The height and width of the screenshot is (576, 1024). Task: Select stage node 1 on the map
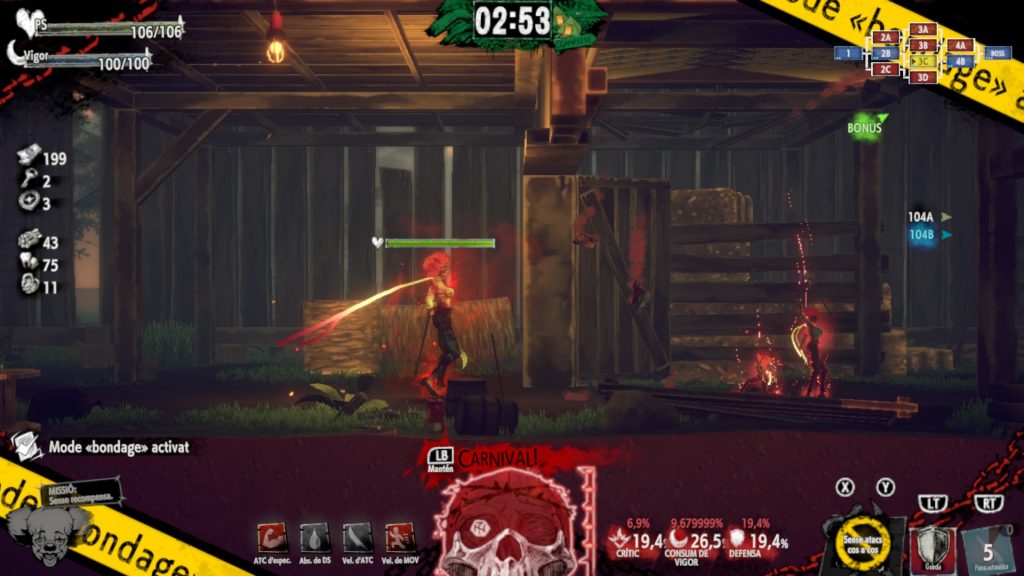[x=848, y=53]
